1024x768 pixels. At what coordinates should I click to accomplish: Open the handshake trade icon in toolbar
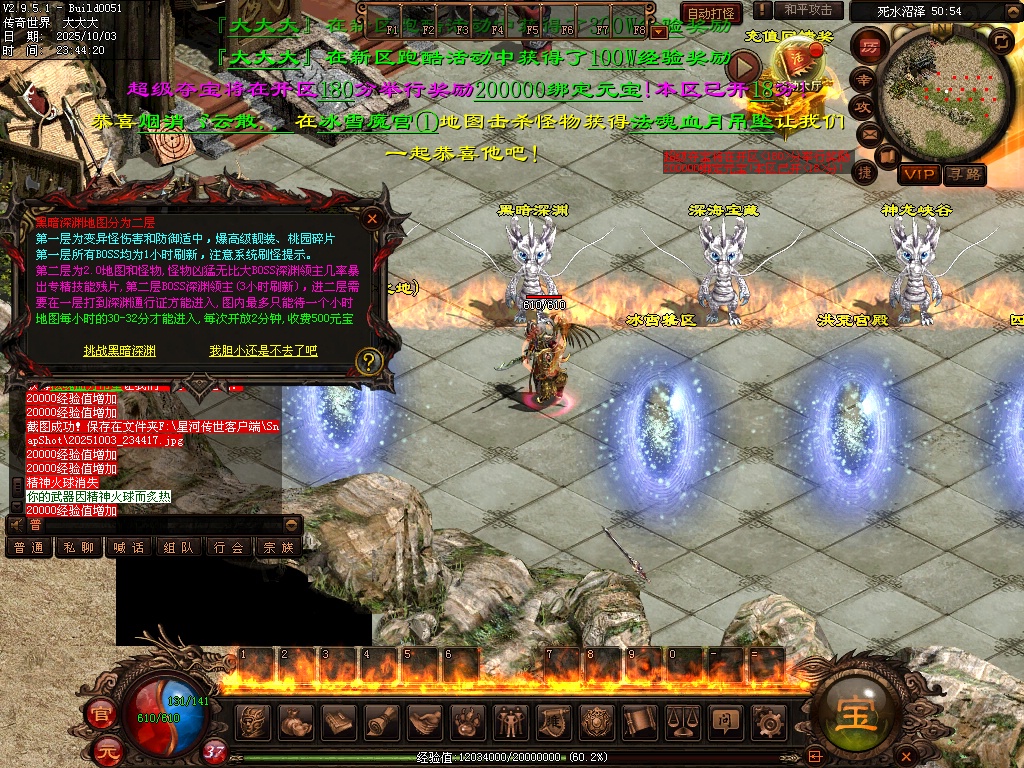pos(425,721)
